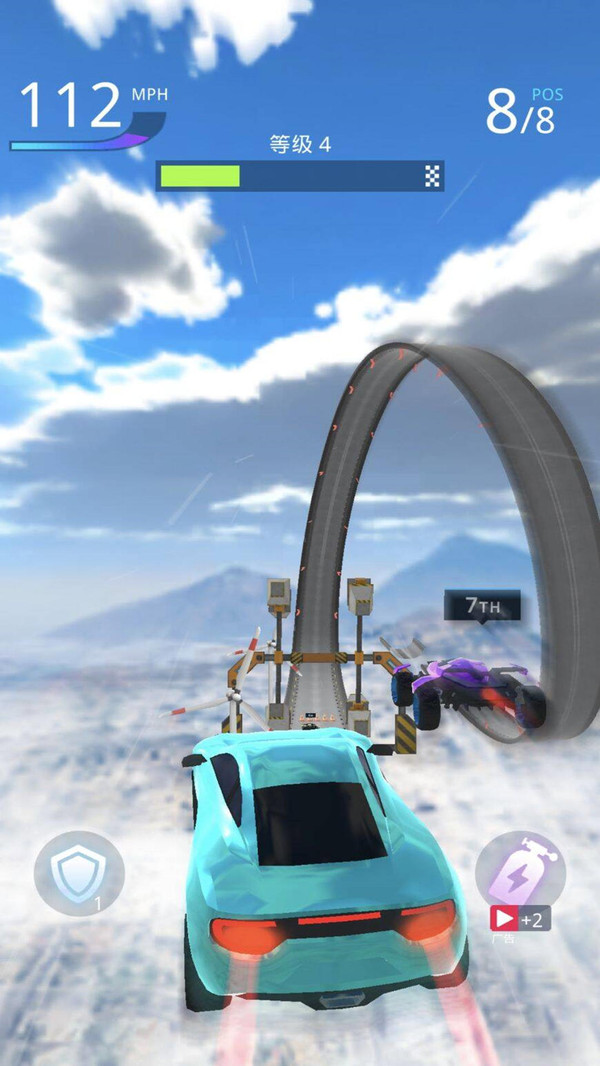Use the nitro boost bottle button
The image size is (600, 1066).
pyautogui.click(x=520, y=866)
